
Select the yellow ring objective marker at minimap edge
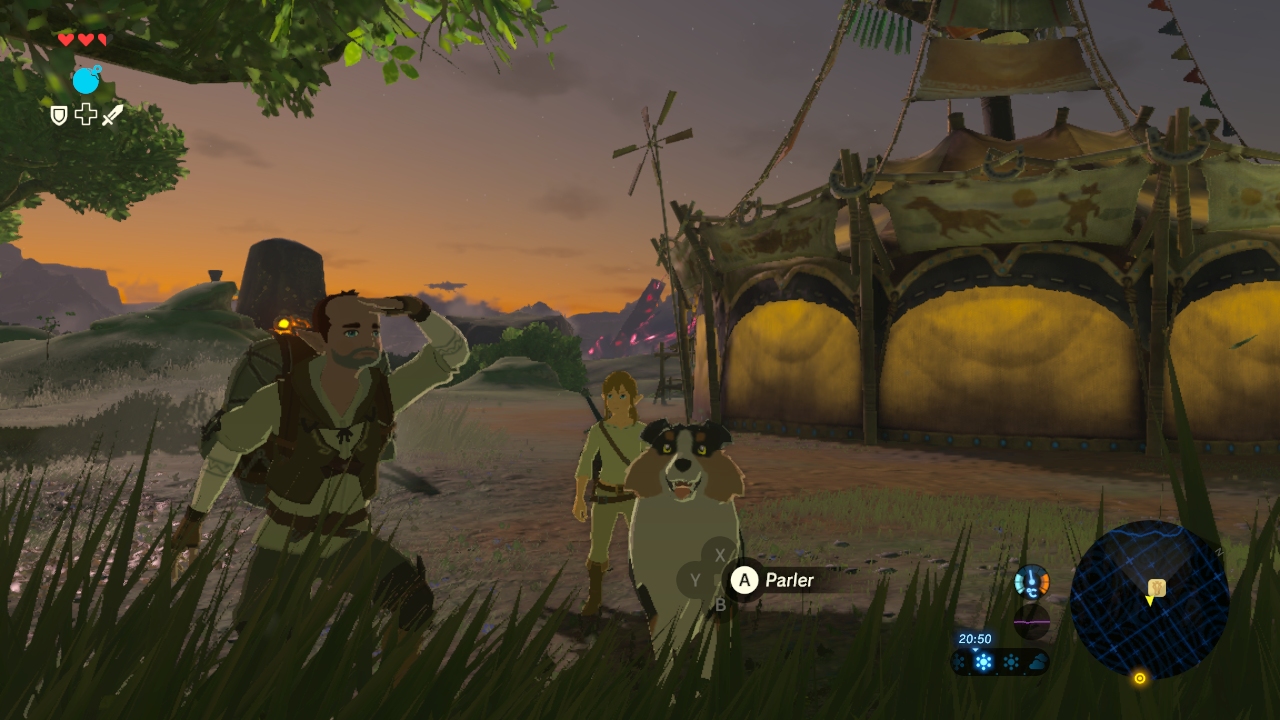[1139, 678]
